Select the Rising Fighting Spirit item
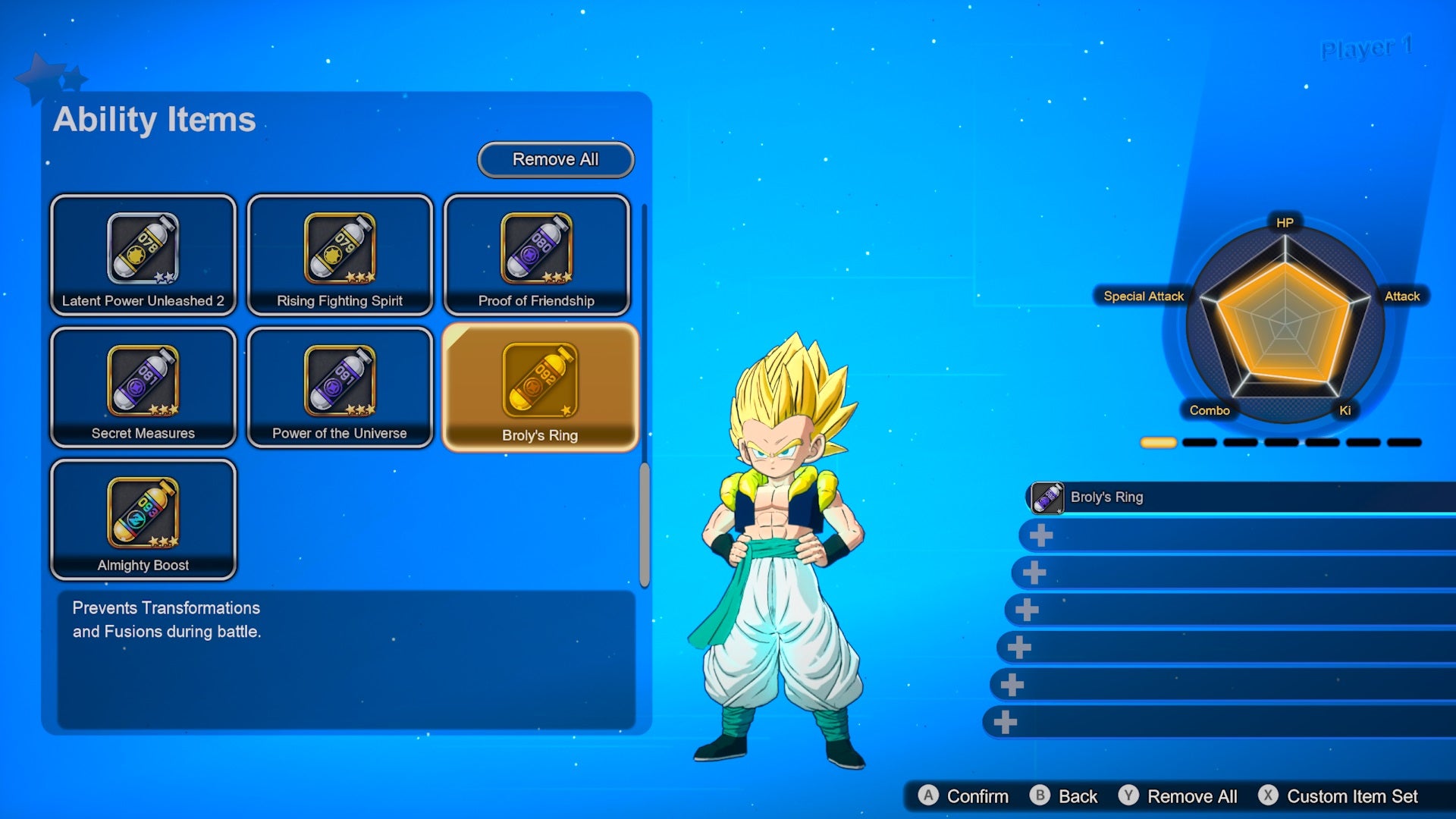 pyautogui.click(x=340, y=254)
